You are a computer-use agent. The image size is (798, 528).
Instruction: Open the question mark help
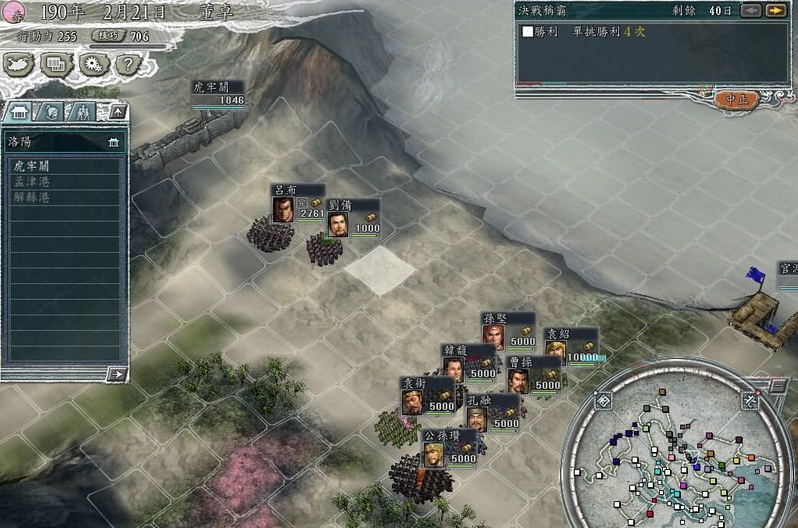(x=125, y=64)
